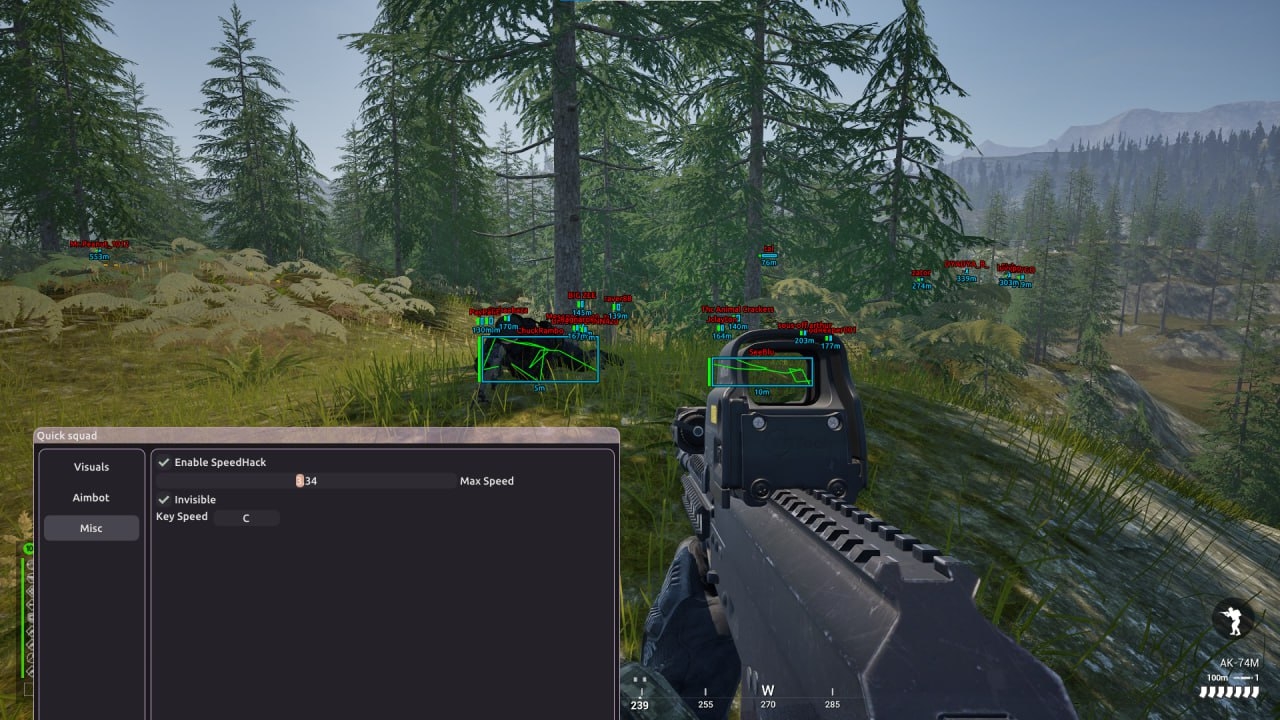Click the Key Speed keybind button showing C
Image resolution: width=1280 pixels, height=720 pixels.
tap(247, 517)
